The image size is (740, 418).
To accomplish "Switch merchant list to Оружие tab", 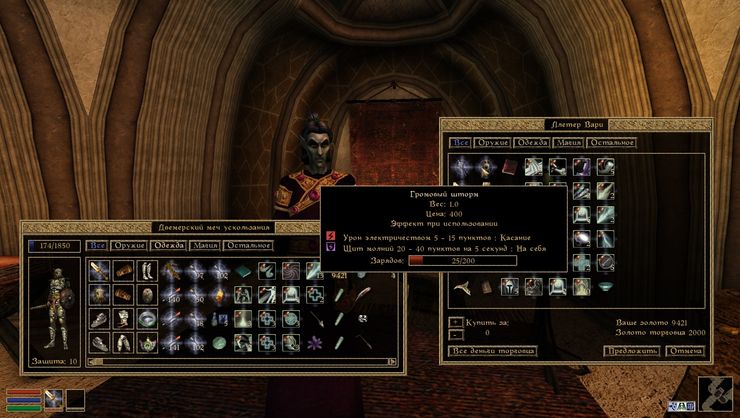I will pos(491,143).
